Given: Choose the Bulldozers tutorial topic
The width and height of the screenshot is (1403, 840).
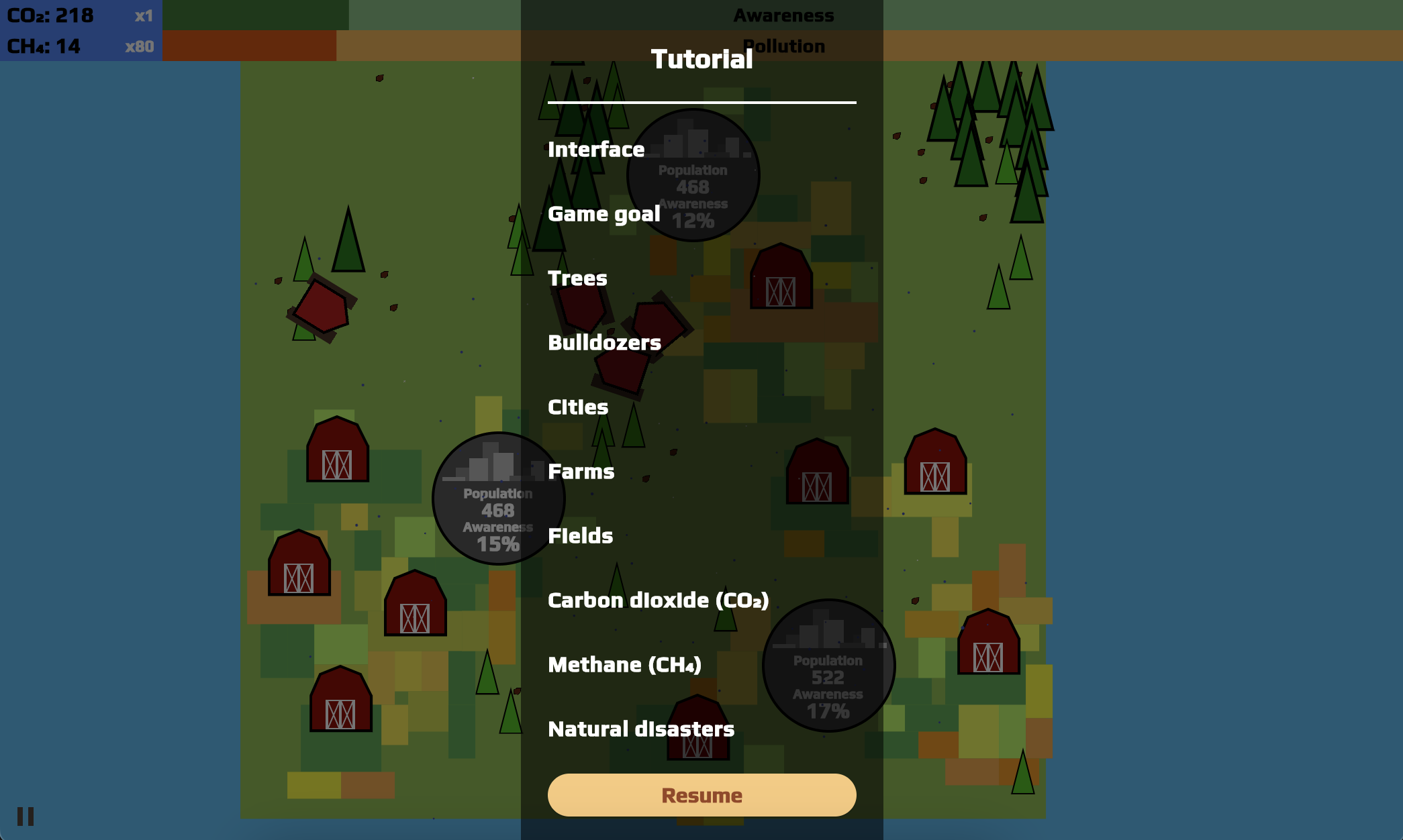Looking at the screenshot, I should [x=604, y=343].
